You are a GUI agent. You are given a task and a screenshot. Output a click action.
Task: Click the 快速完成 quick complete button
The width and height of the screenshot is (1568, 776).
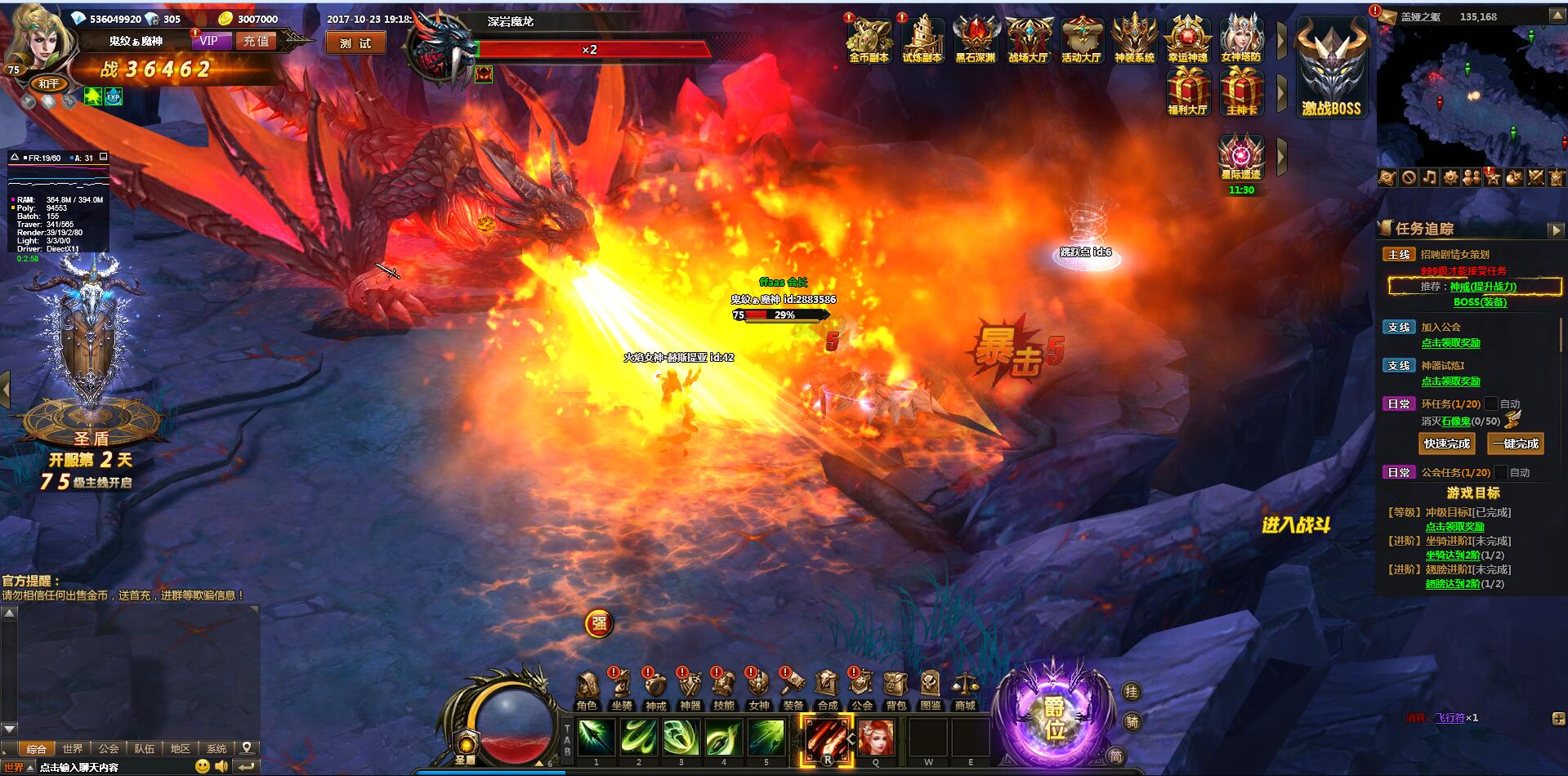pos(1446,444)
